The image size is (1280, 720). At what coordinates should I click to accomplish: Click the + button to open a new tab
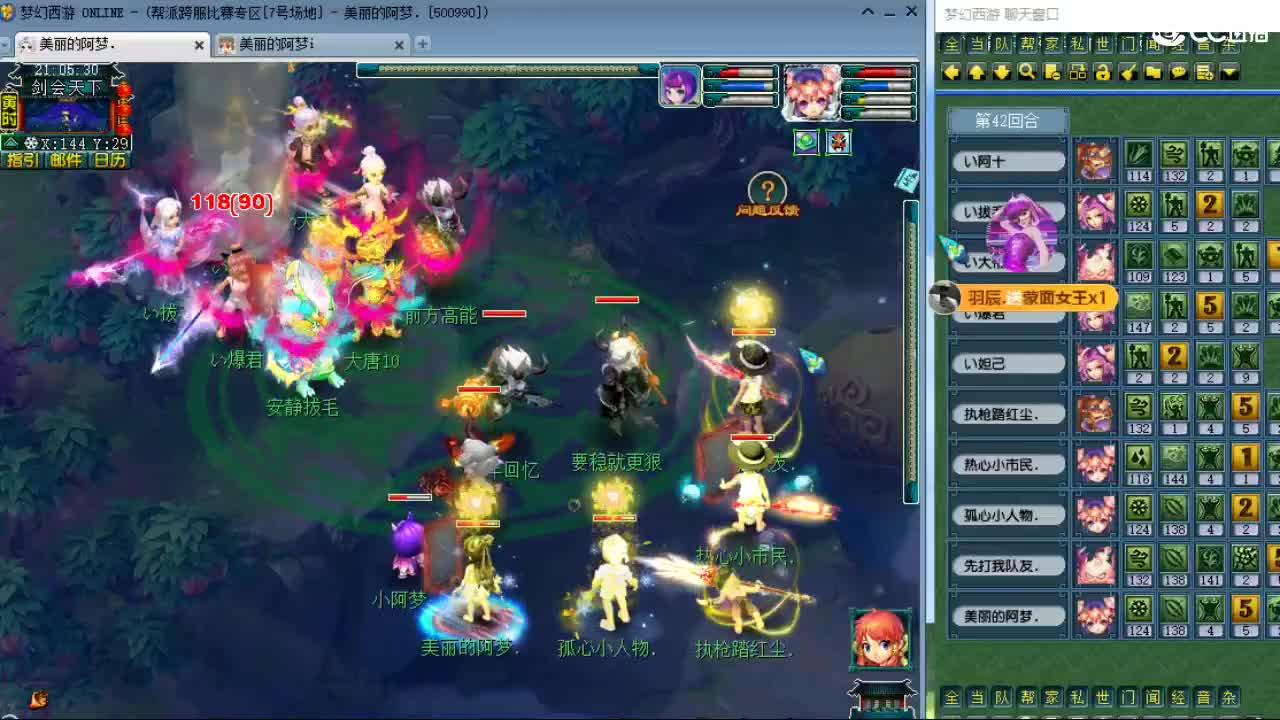(422, 44)
